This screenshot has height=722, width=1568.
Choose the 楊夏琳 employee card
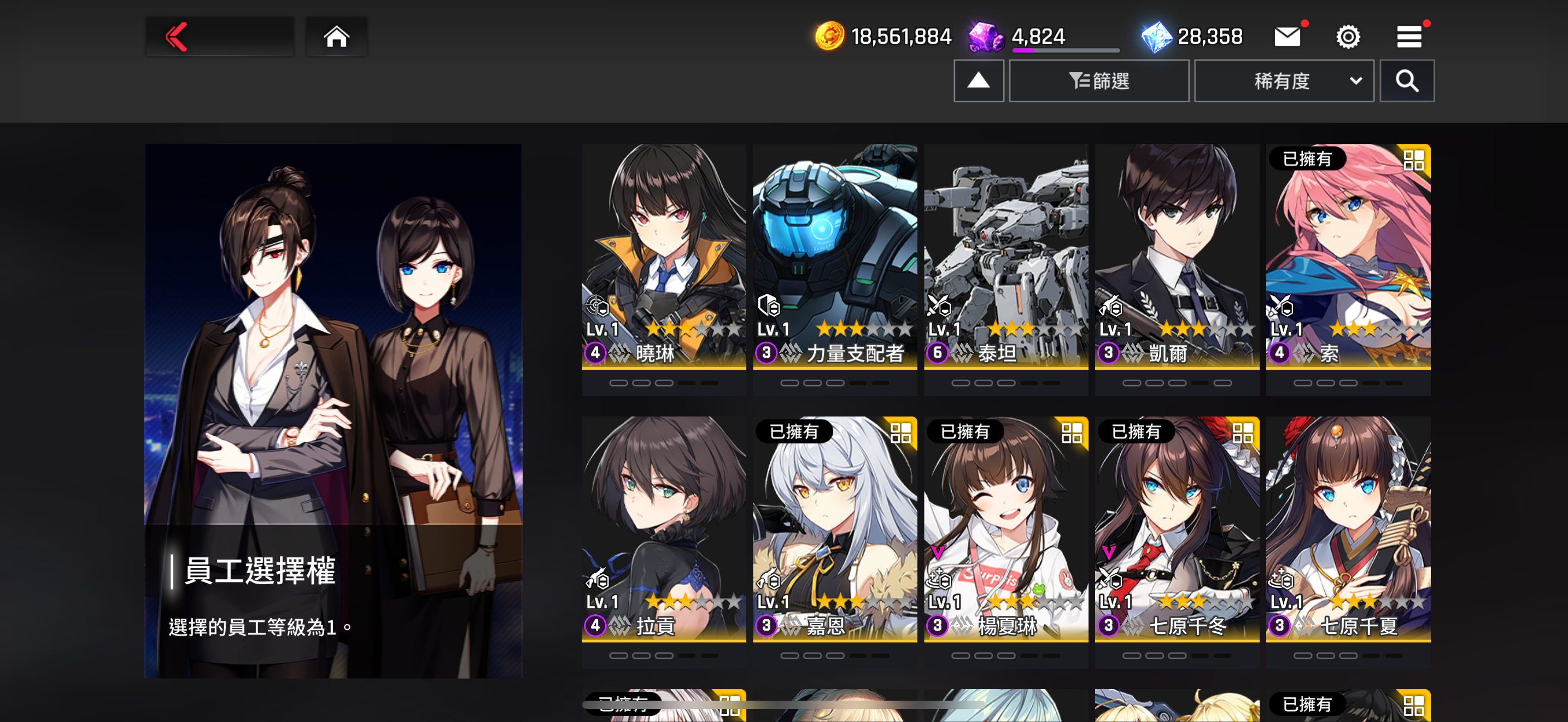(x=1005, y=528)
